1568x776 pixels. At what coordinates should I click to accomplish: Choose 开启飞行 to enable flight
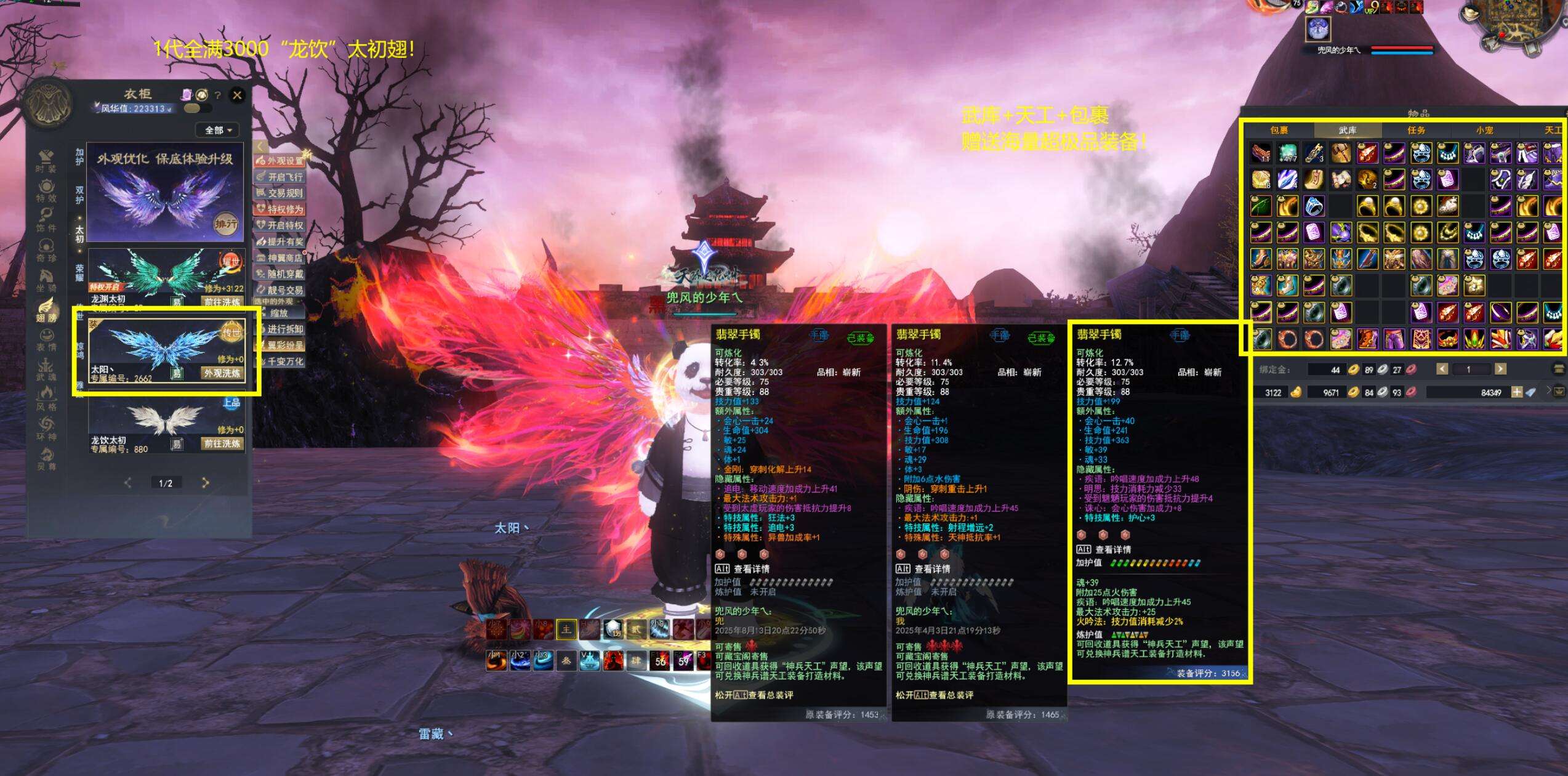[x=280, y=177]
